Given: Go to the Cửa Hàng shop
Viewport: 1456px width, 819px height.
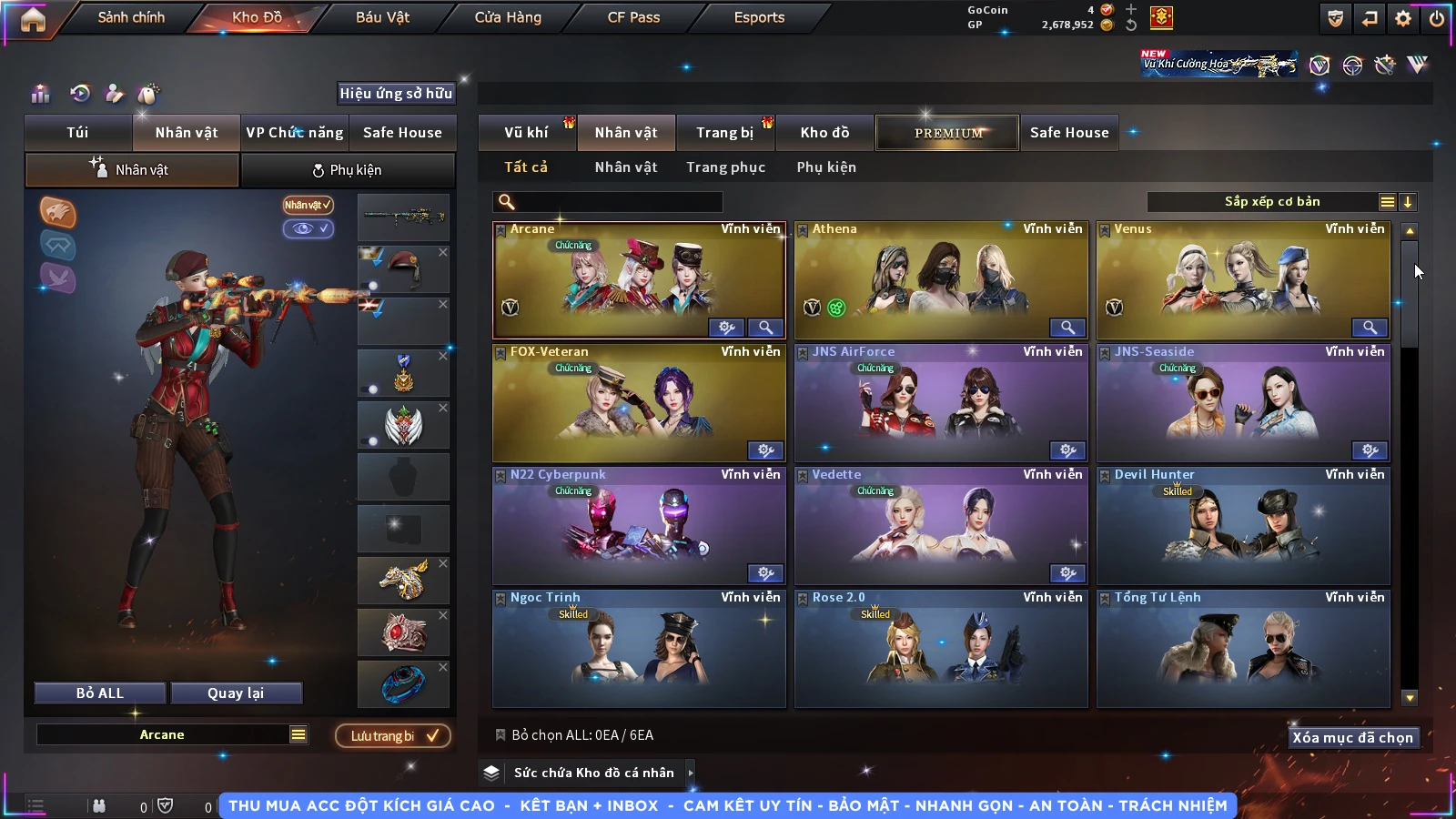Looking at the screenshot, I should (x=508, y=17).
